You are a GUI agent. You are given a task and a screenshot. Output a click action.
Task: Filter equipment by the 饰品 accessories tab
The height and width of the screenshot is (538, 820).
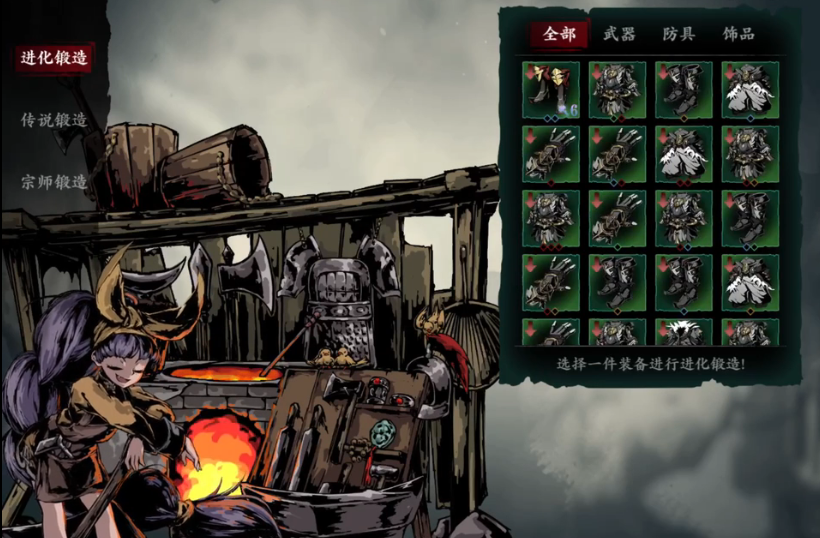(x=738, y=34)
